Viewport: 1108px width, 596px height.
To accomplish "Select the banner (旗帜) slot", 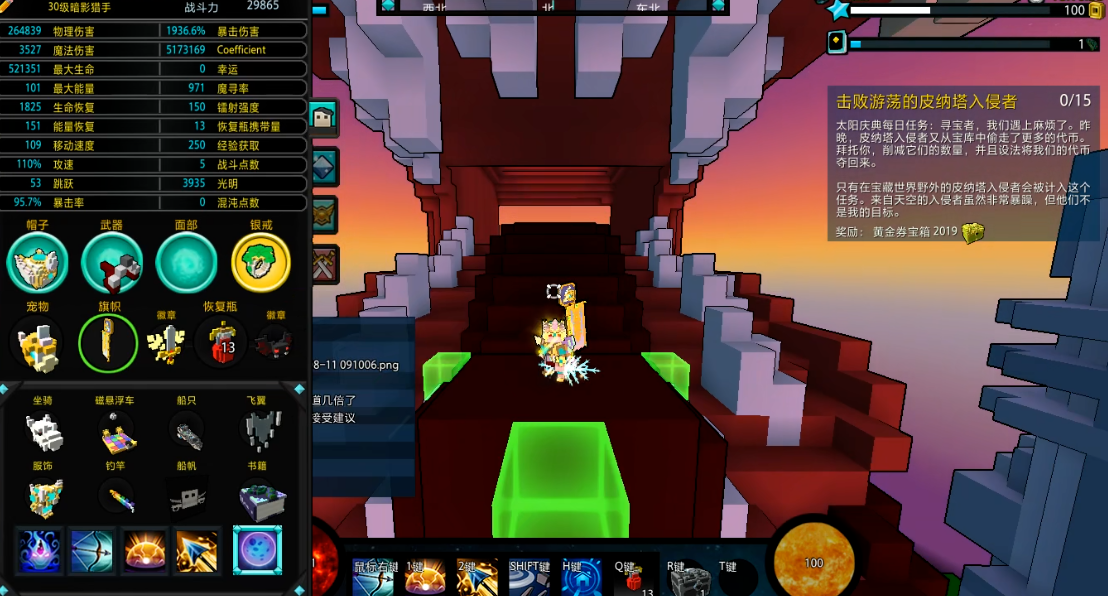I will point(108,343).
